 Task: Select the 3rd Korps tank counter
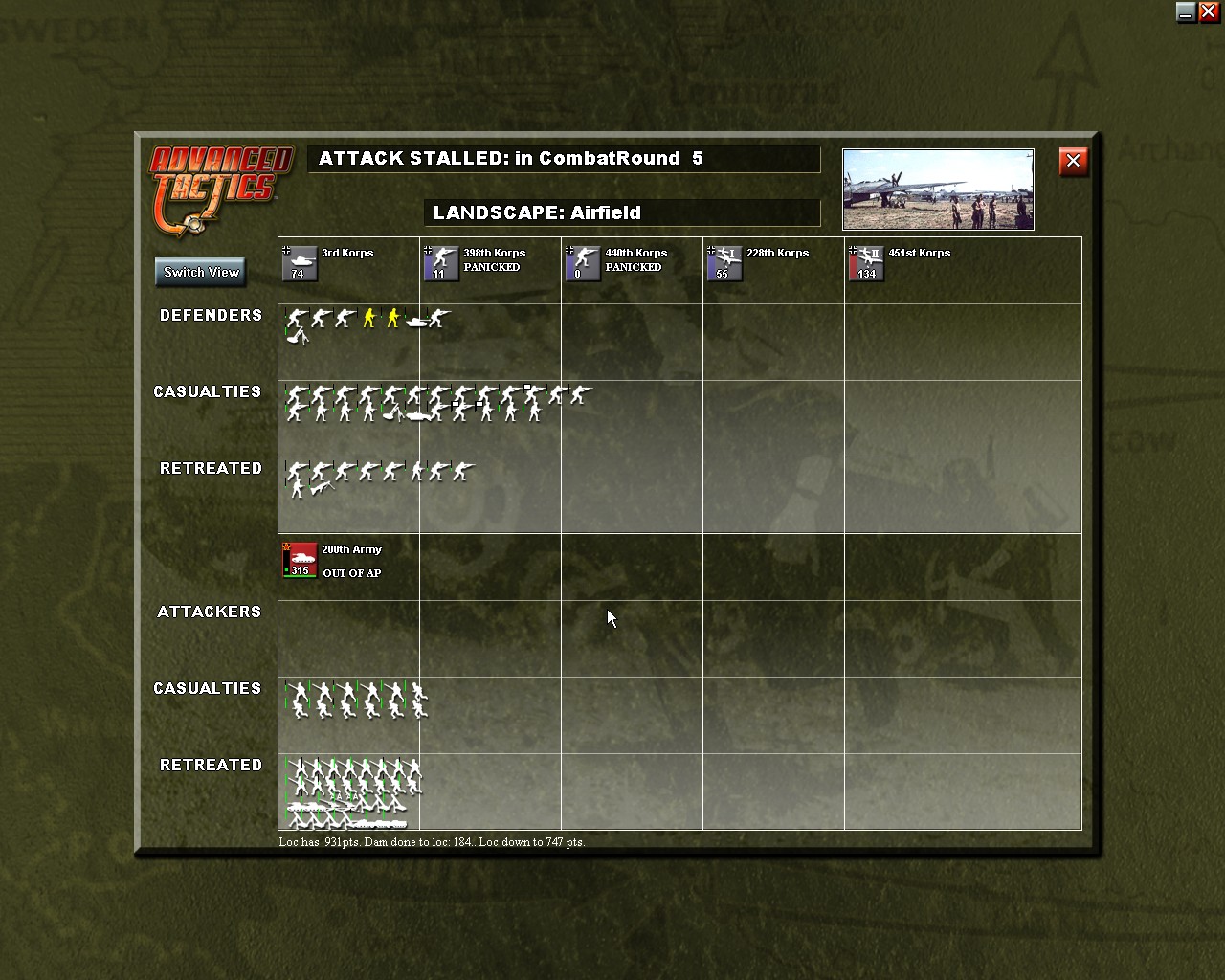300,262
